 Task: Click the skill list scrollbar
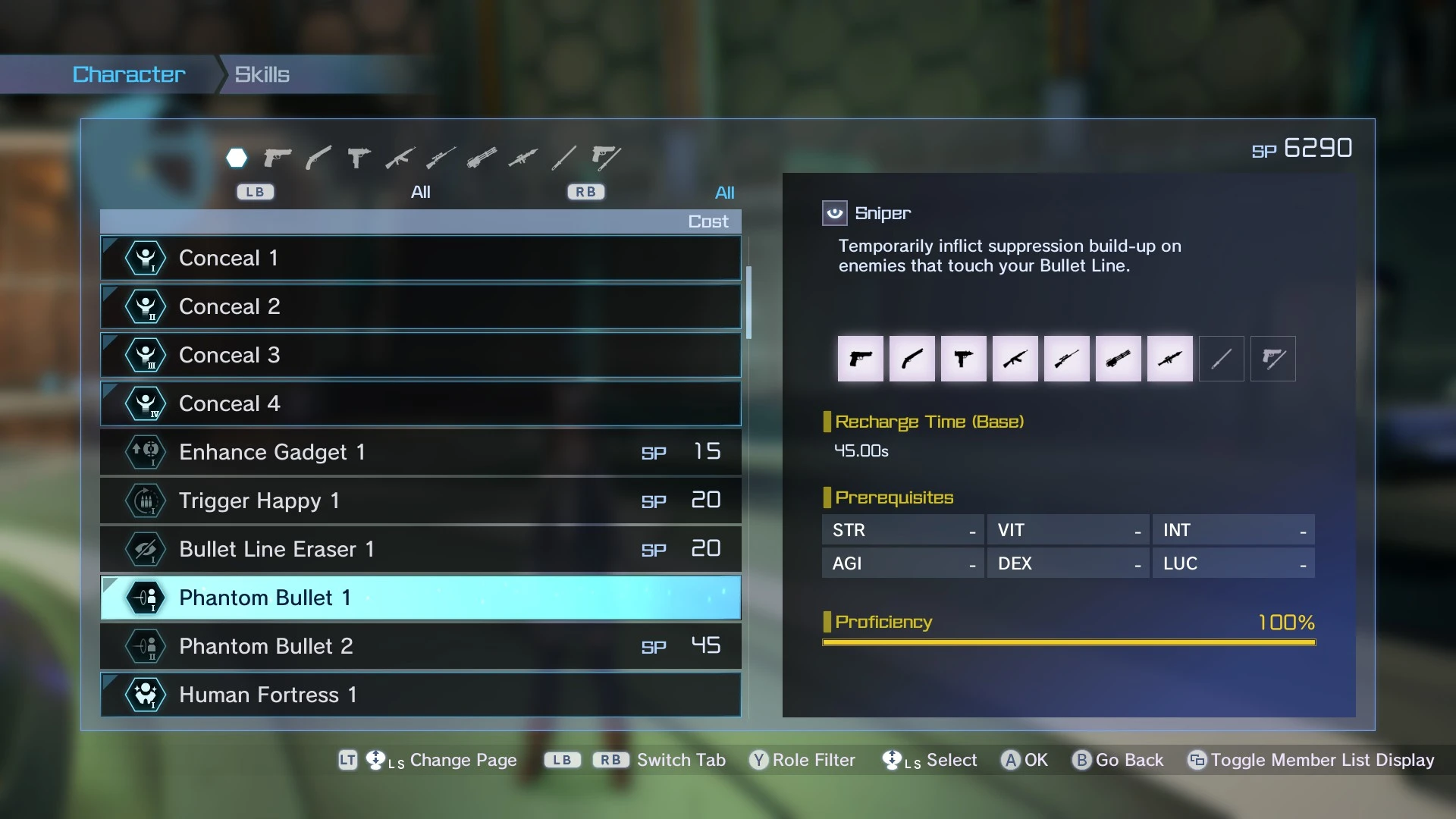coord(748,303)
